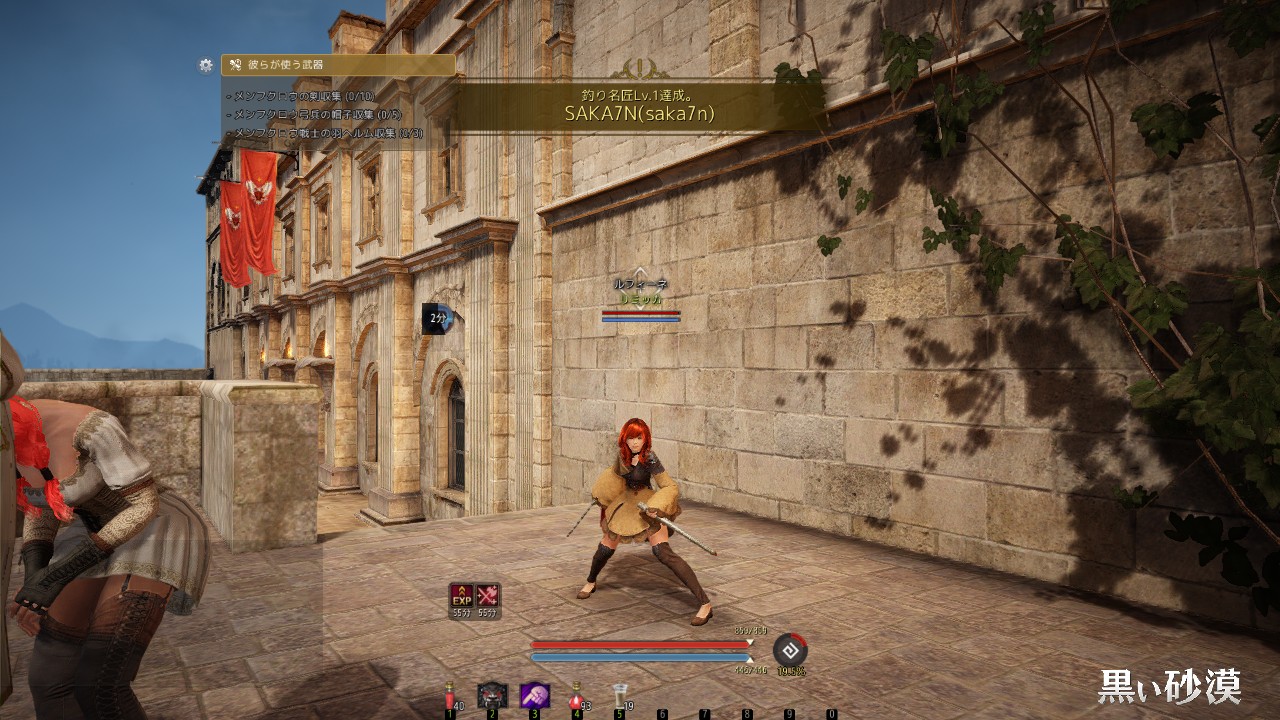Open quest tracker settings gear

pyautogui.click(x=206, y=65)
